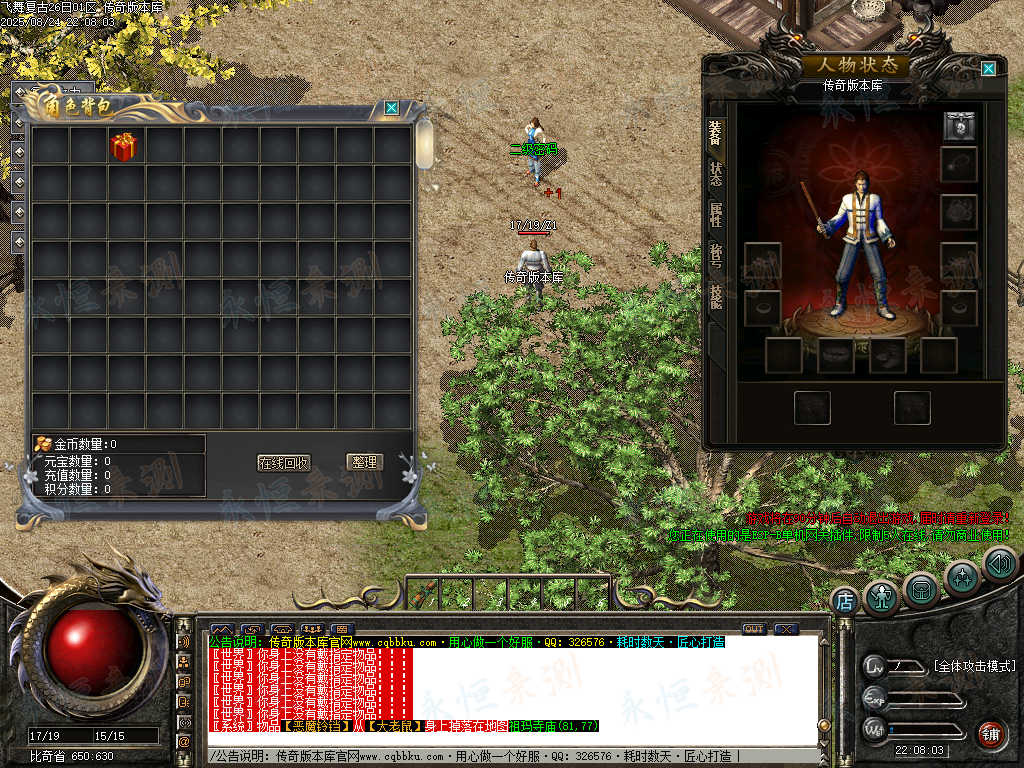Close the 人物状态 character status panel

988,69
